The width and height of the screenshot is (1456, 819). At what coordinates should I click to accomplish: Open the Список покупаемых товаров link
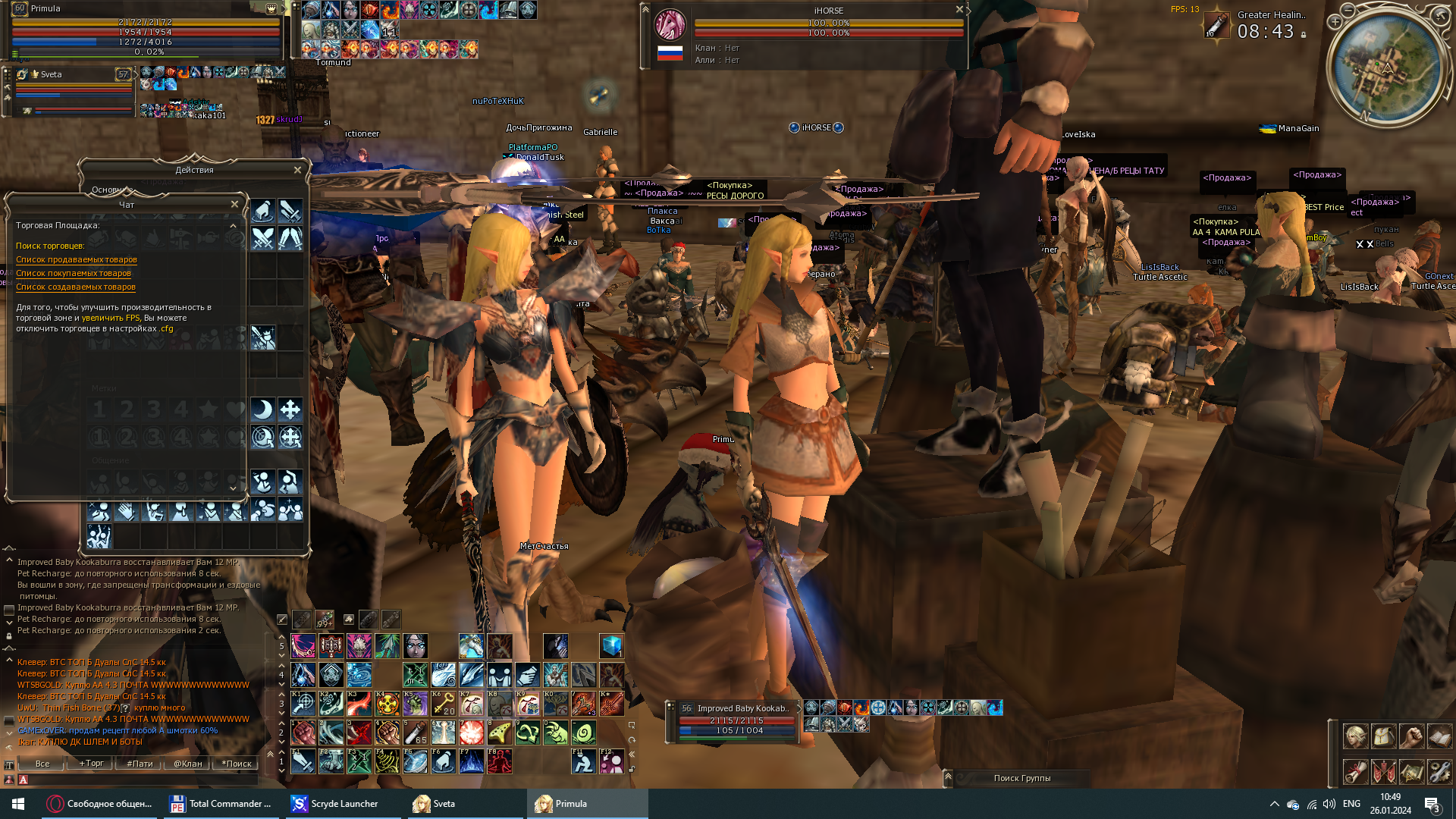point(74,273)
